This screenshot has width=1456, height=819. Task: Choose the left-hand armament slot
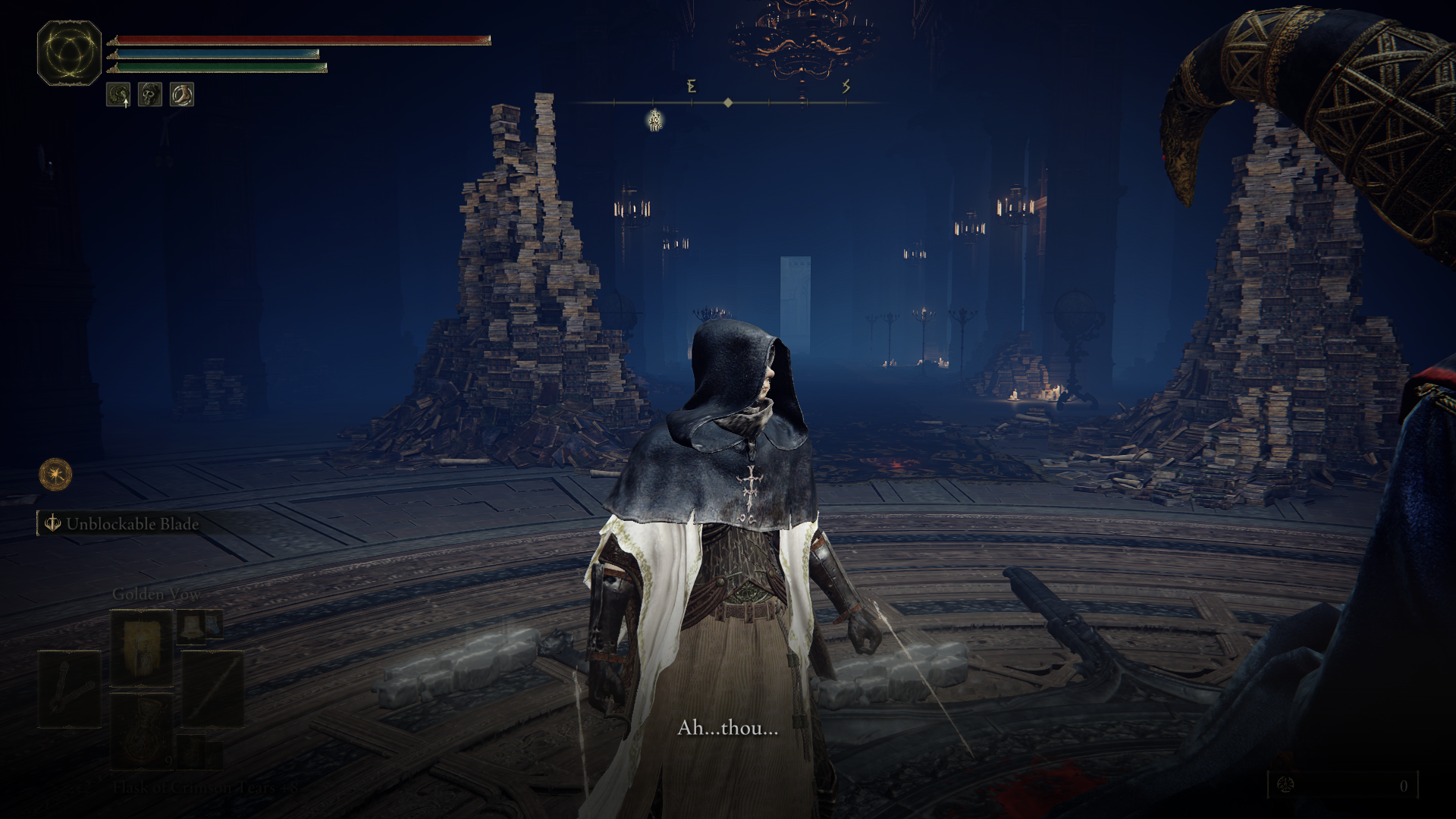pyautogui.click(x=69, y=691)
